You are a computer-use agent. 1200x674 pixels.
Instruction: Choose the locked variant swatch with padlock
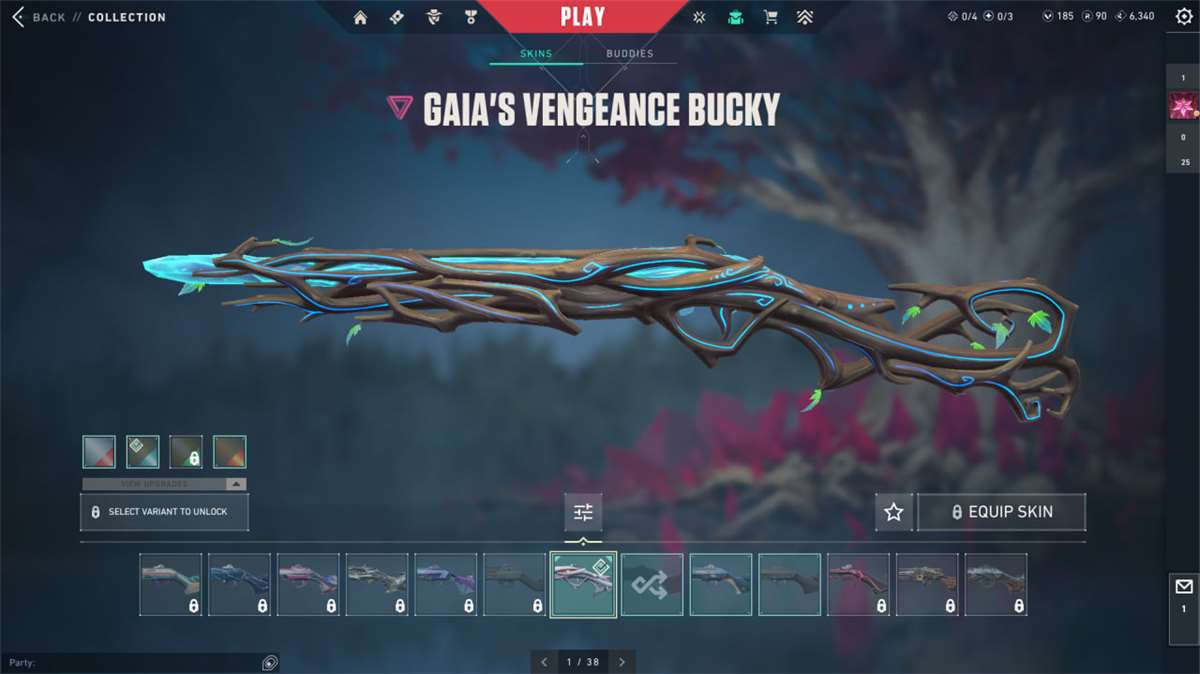[186, 452]
